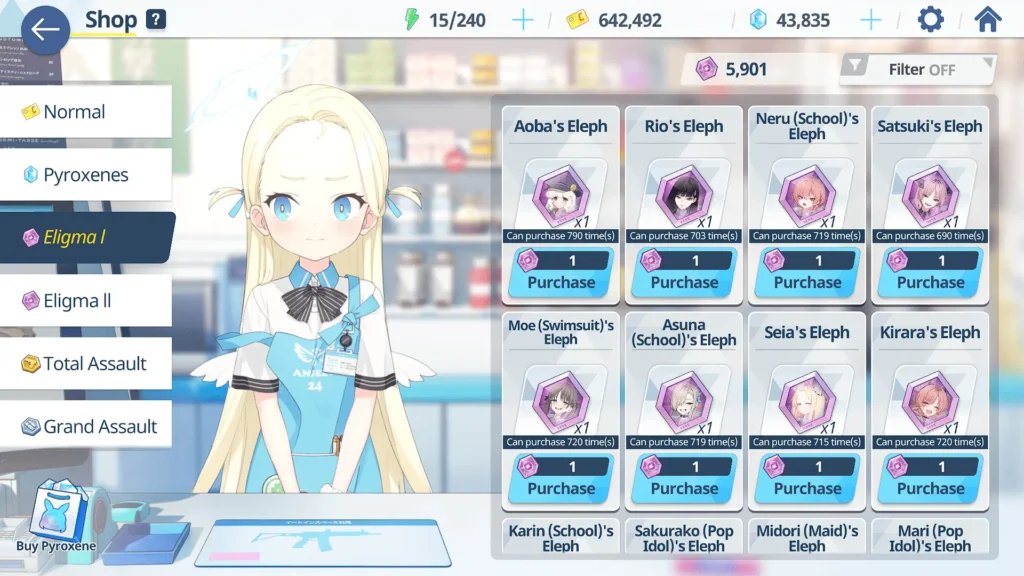The image size is (1024, 576).
Task: Toggle the item Filter button
Action: pos(918,69)
